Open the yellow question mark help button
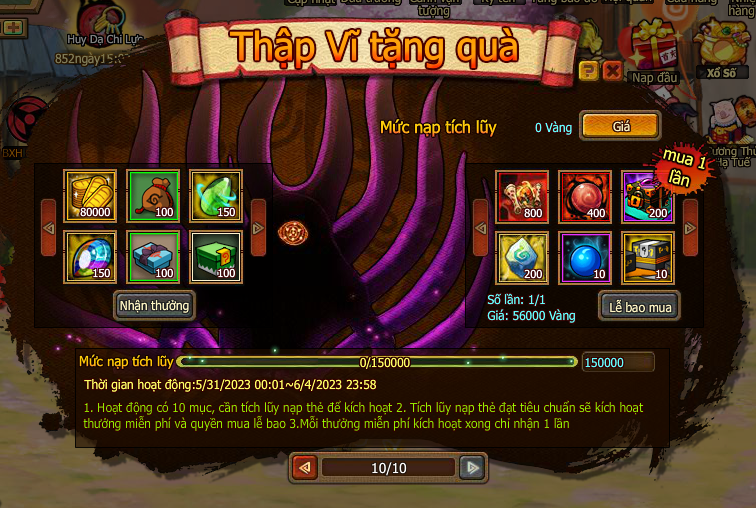This screenshot has width=756, height=508. pyautogui.click(x=589, y=70)
